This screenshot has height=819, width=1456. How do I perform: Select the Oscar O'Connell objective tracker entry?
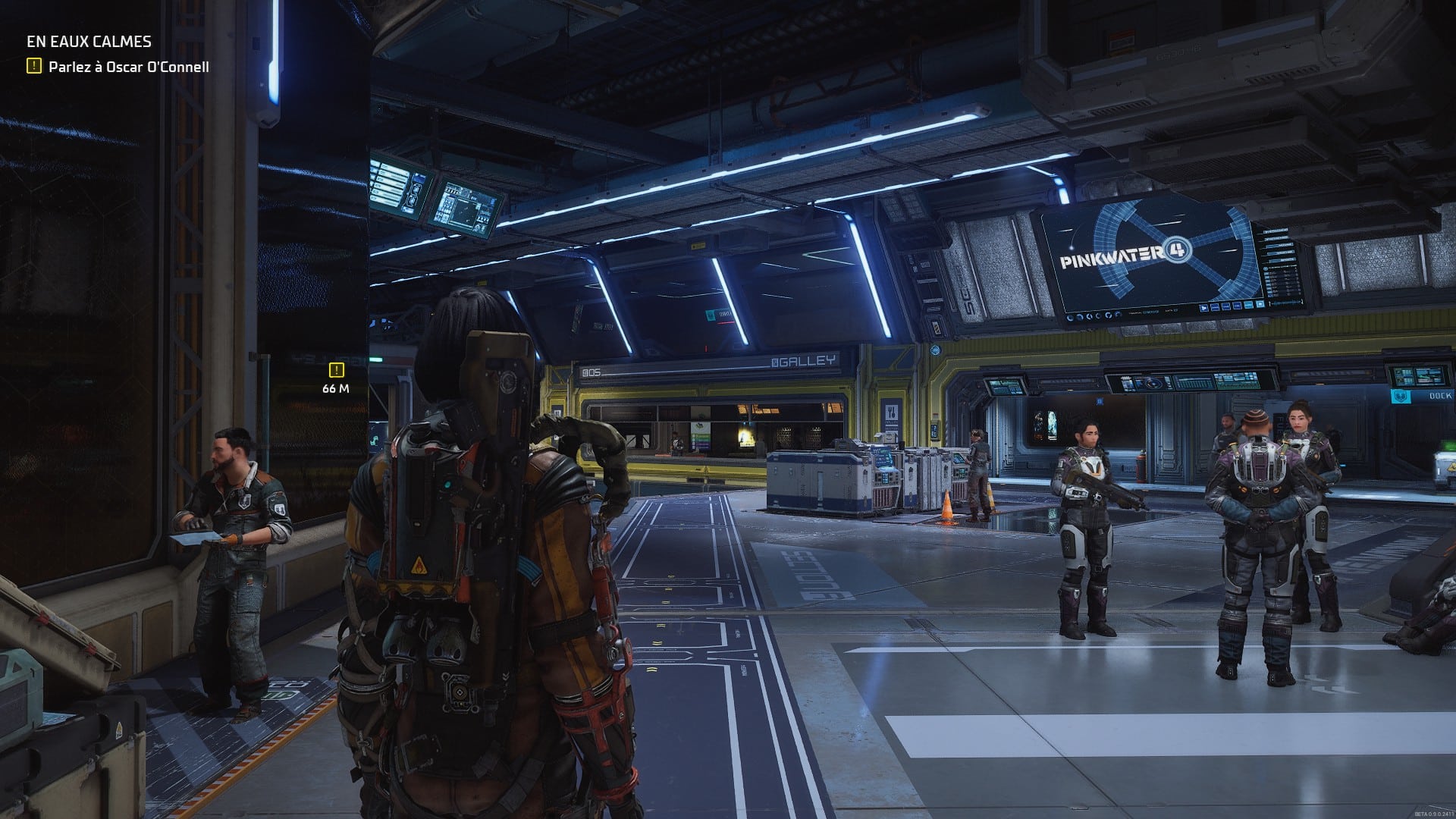(x=128, y=67)
